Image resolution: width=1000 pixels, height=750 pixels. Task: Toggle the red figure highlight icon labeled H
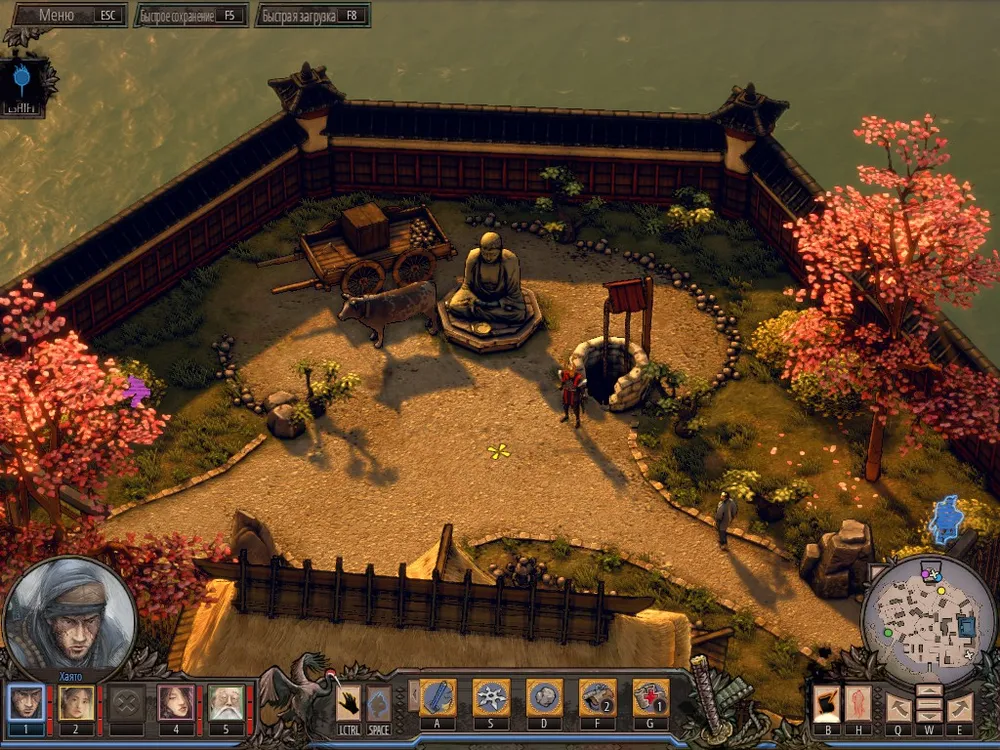point(858,703)
